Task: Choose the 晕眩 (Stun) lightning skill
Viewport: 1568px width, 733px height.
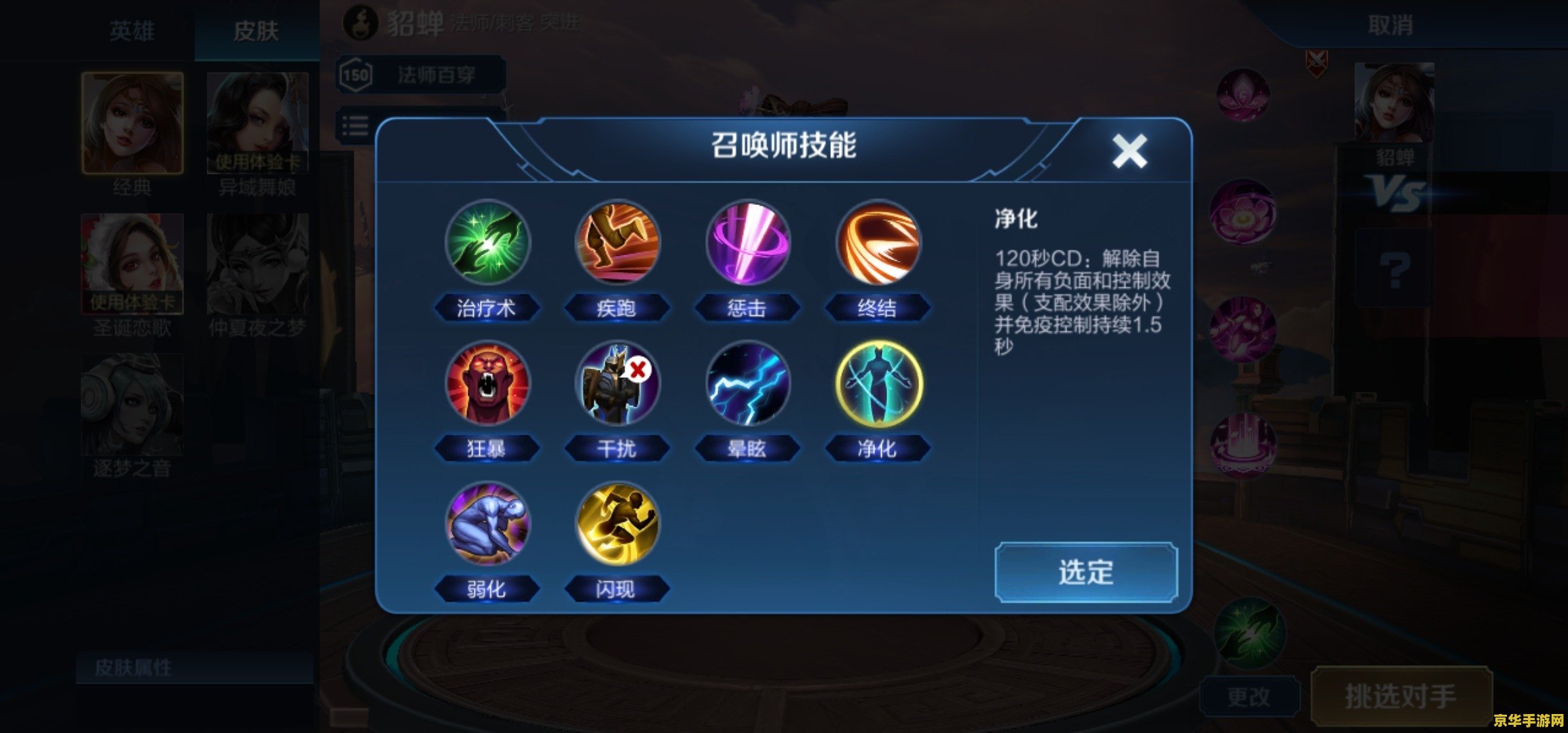Action: (748, 384)
